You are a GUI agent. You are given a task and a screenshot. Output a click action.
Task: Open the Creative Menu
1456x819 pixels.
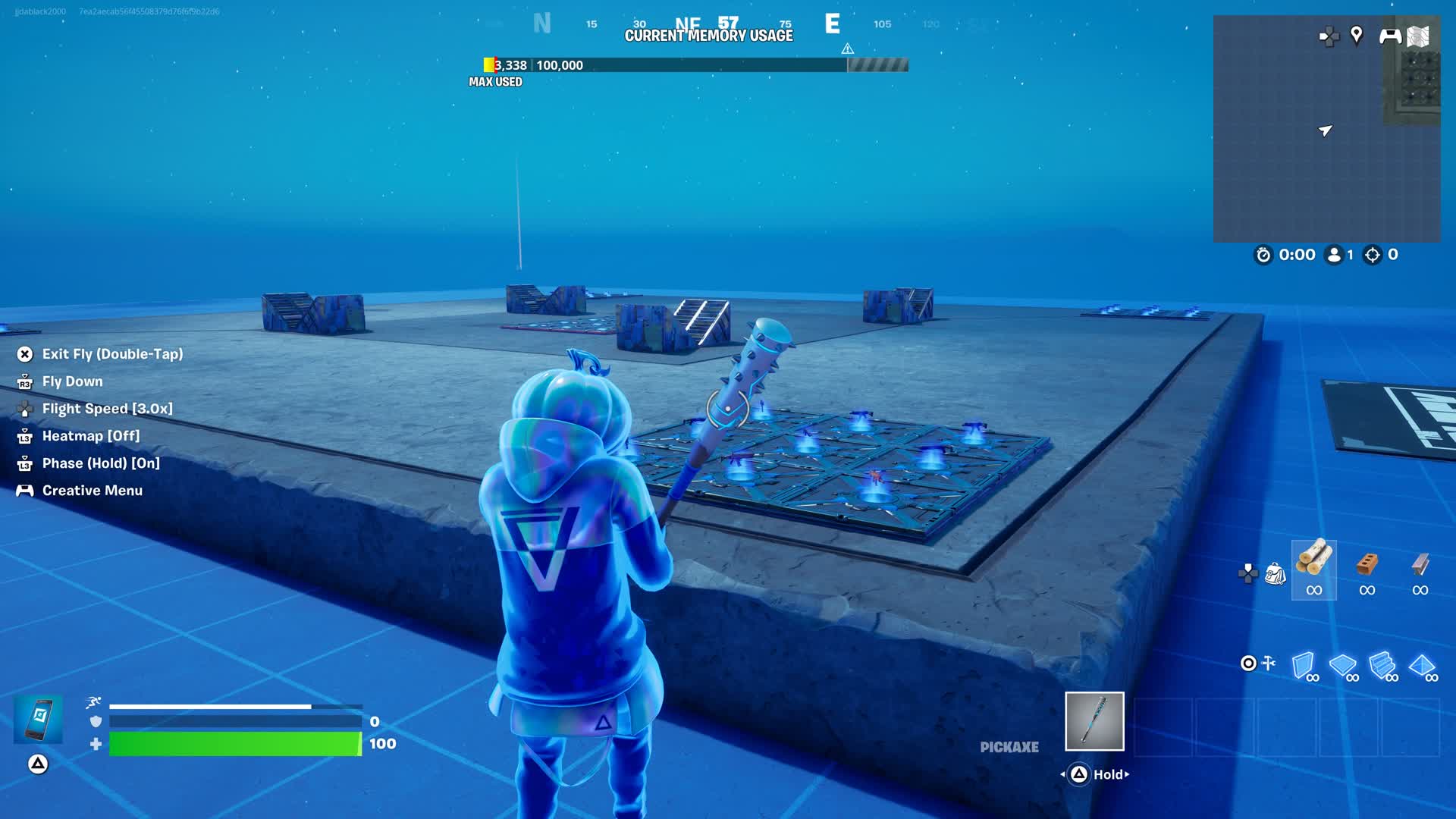coord(92,490)
